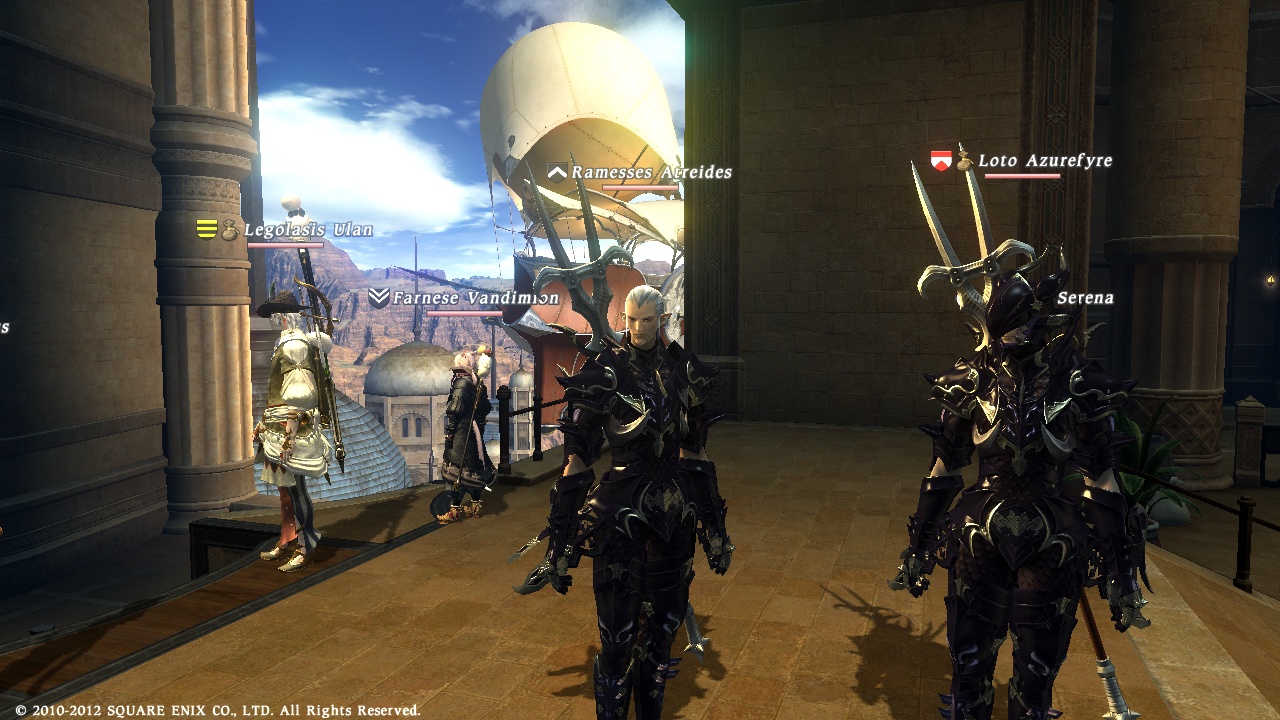Toggle targeting on the Serena nameplate

coord(1086,298)
